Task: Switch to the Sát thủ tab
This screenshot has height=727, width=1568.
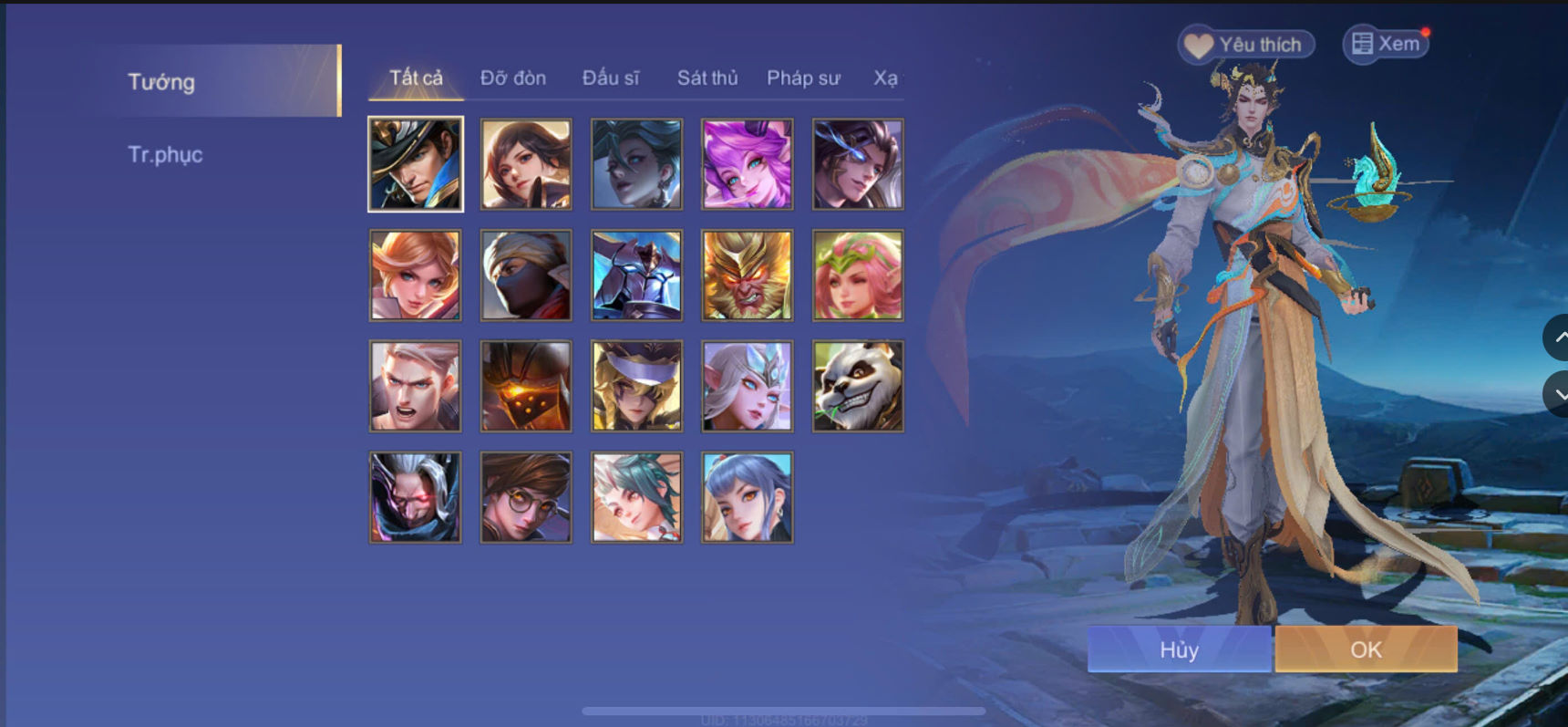Action: coord(707,78)
